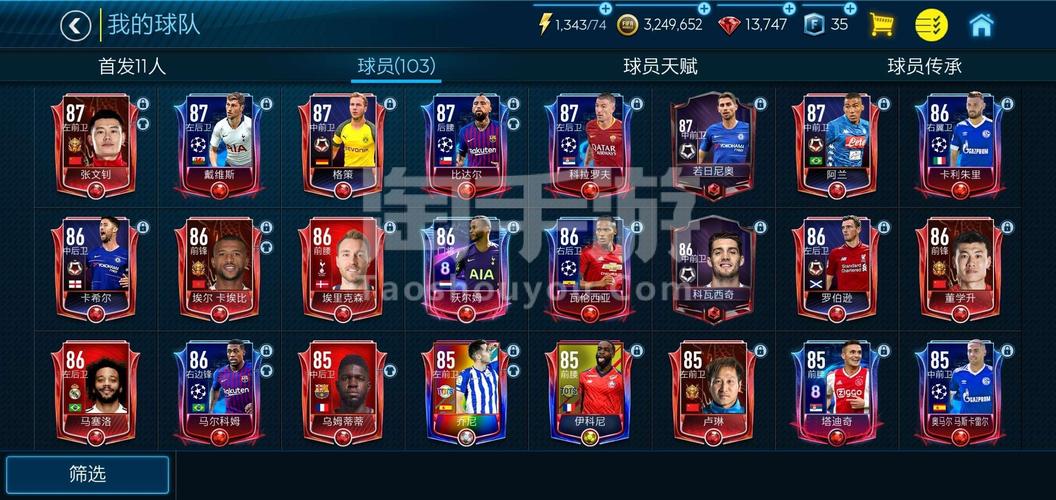Add more red gems

(789, 8)
